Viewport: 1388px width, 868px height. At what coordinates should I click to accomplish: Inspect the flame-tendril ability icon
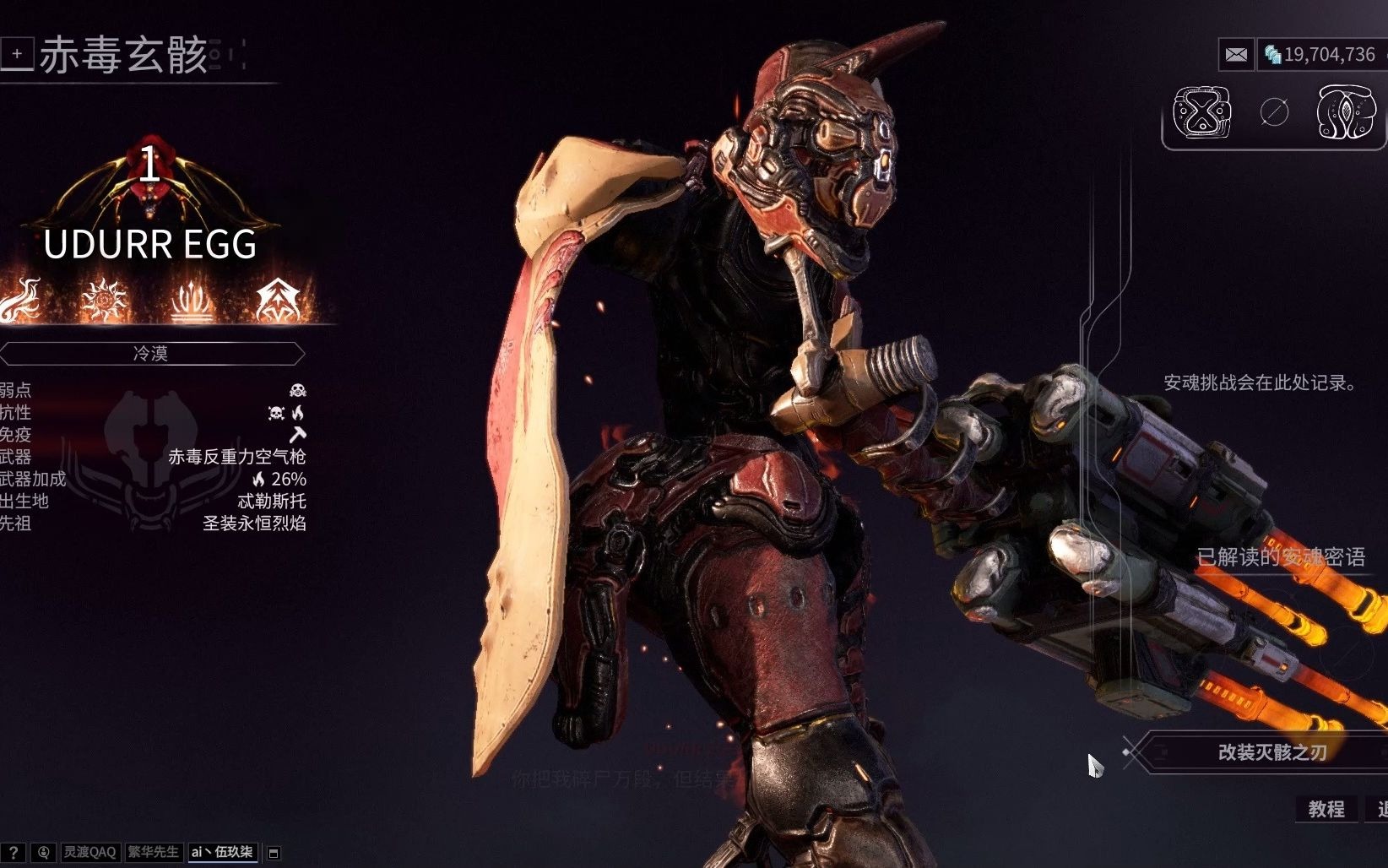click(20, 301)
